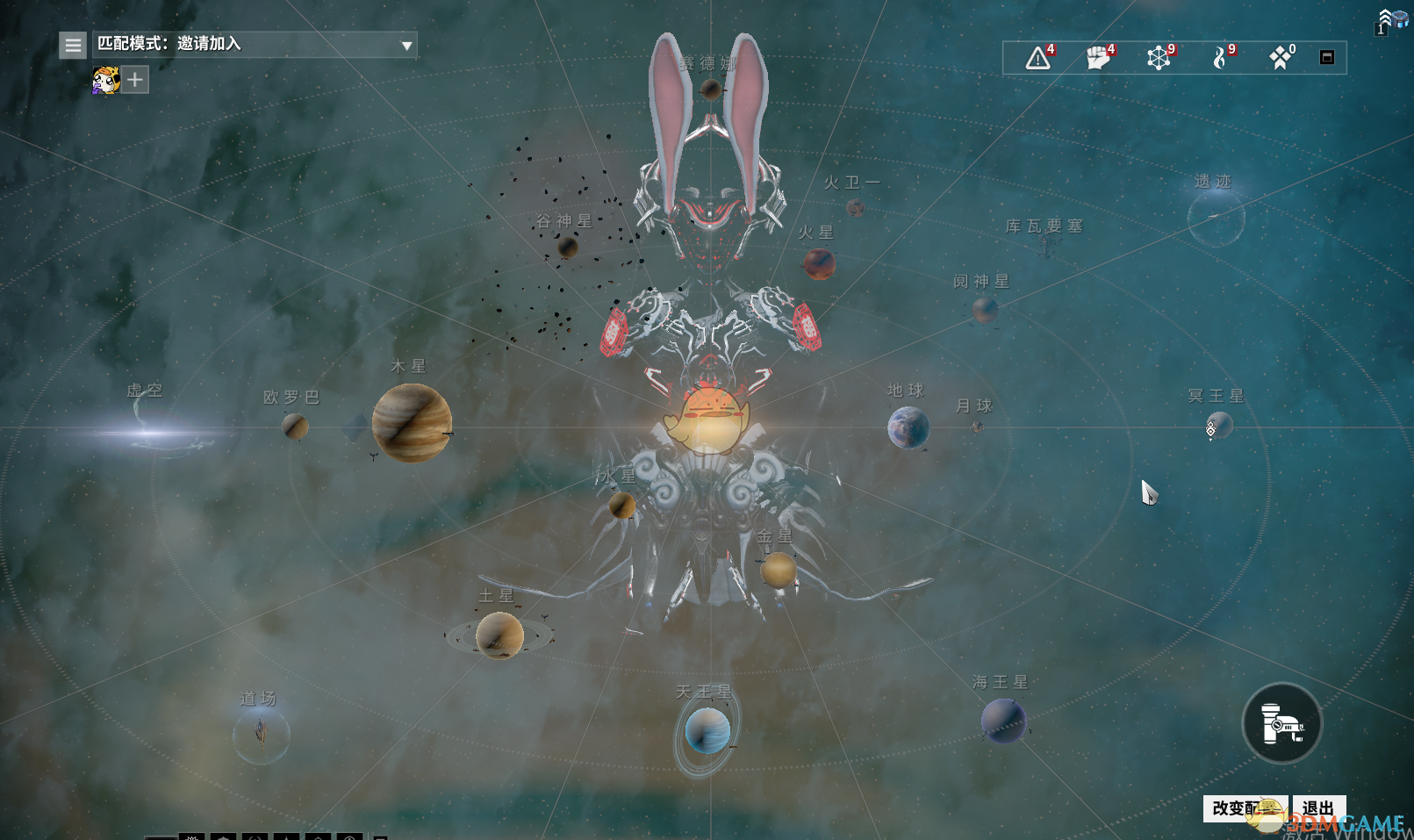1414x840 pixels.
Task: Select Mars (火星) on the map
Action: click(819, 263)
